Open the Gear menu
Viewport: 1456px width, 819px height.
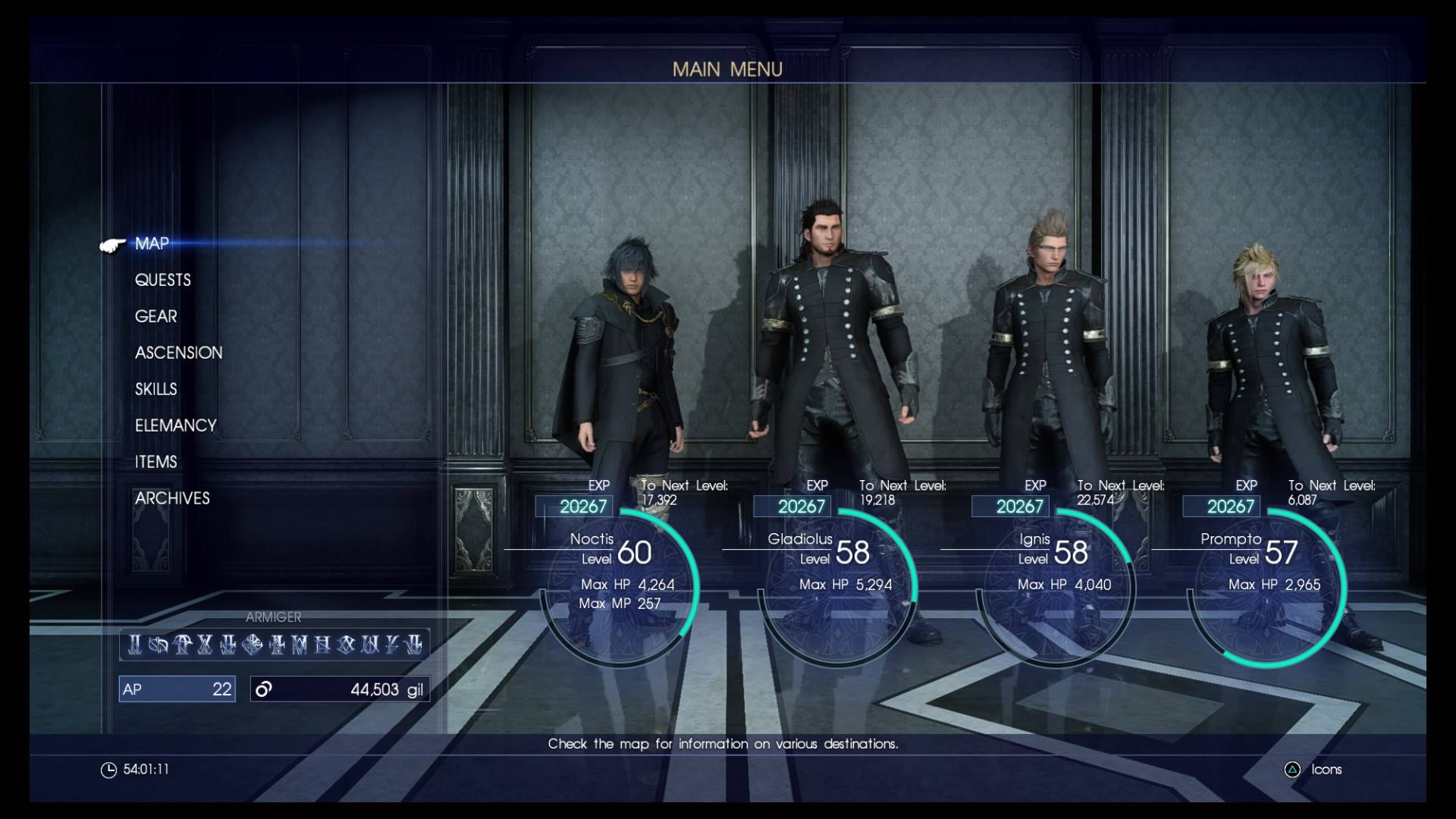[x=155, y=316]
